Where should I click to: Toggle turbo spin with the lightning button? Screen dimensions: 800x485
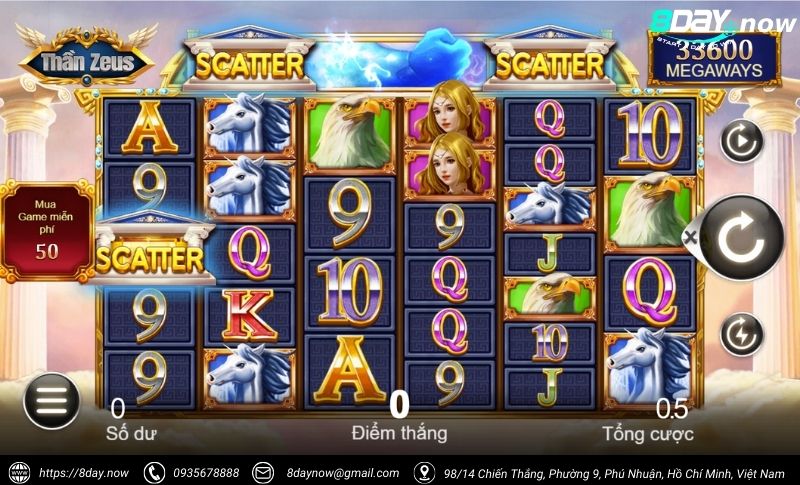(741, 333)
